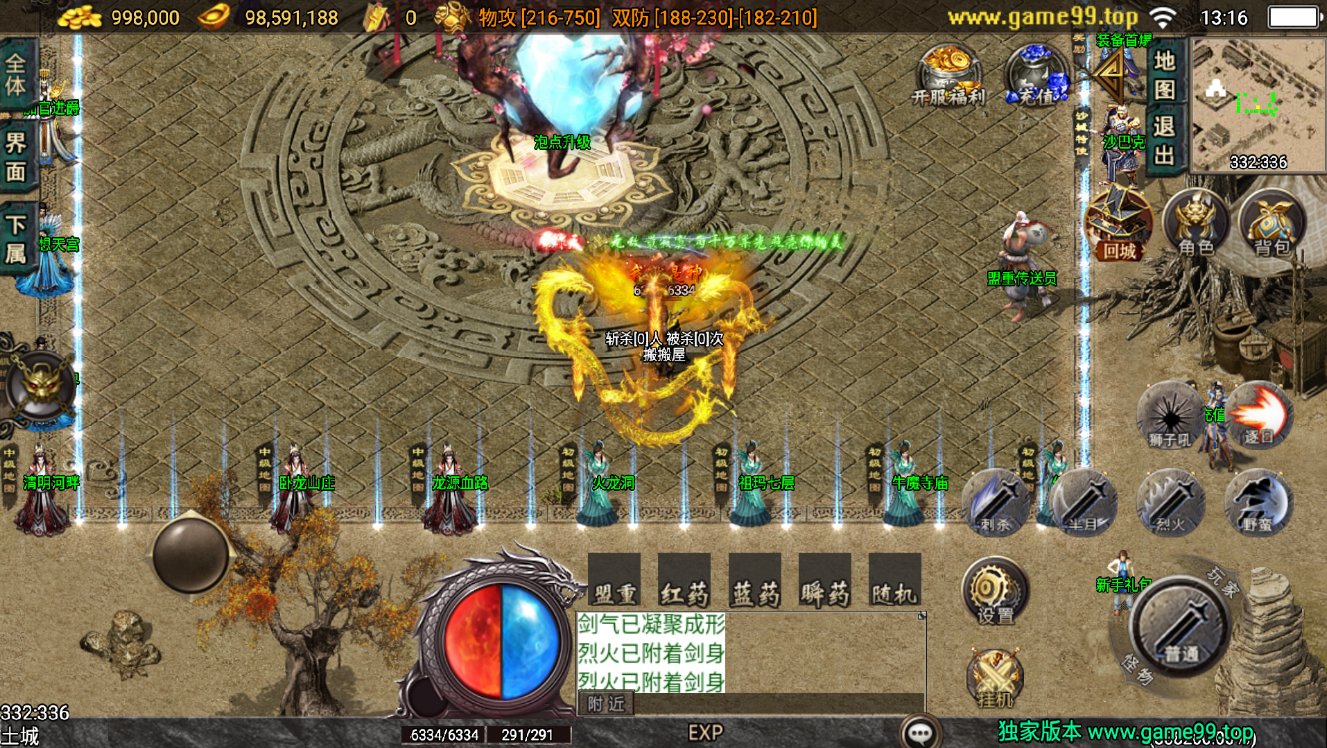1327x748 pixels.
Task: Trigger the 野蛮 charge skill
Action: [1257, 500]
